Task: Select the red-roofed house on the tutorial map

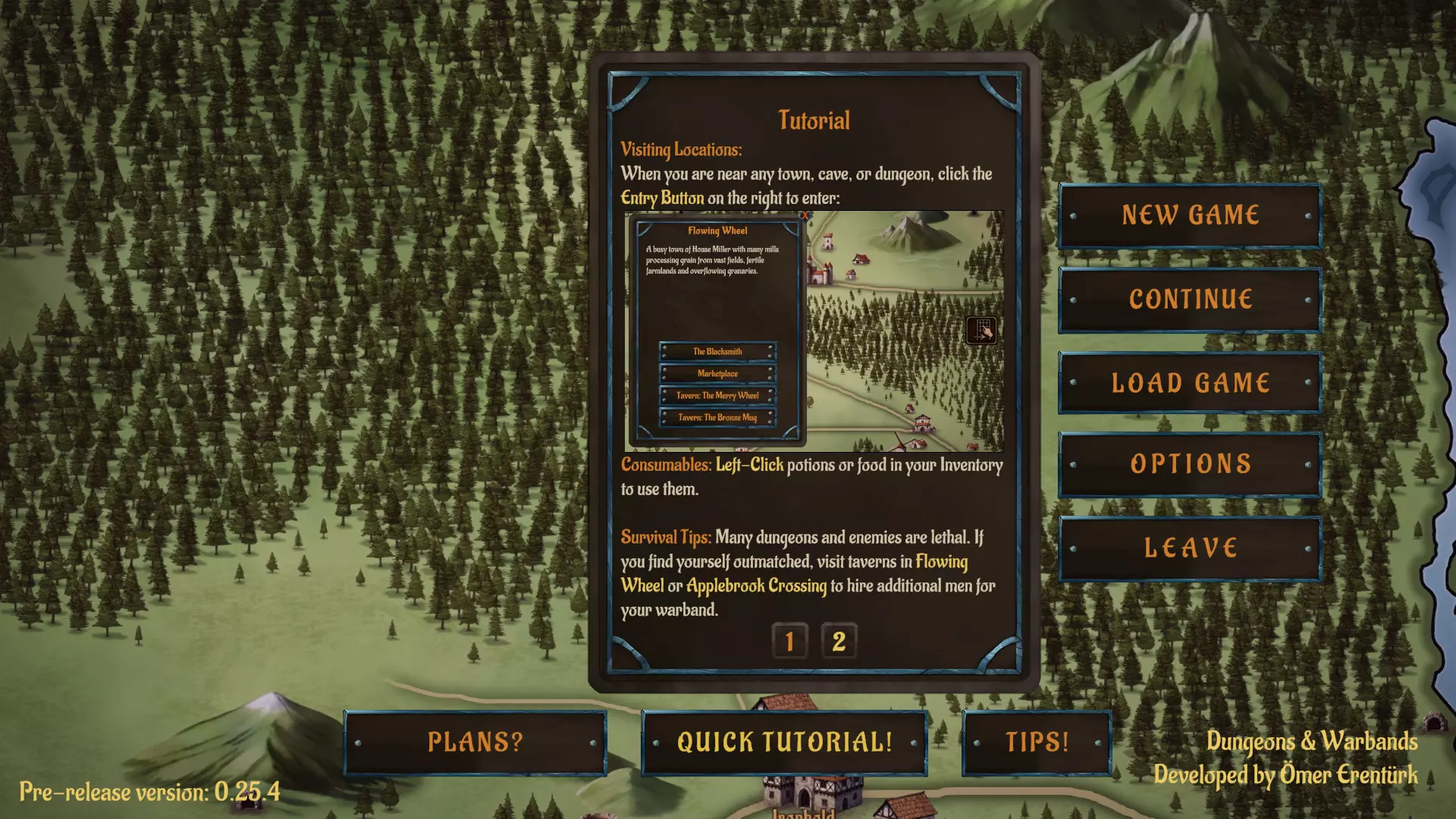Action: click(x=861, y=258)
